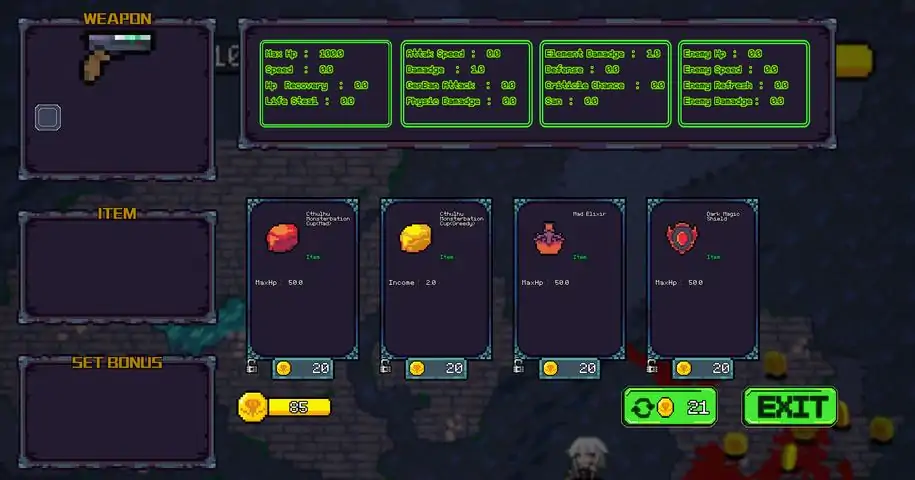Select the Cthulhu Cup (Mad) red item card

click(302, 277)
